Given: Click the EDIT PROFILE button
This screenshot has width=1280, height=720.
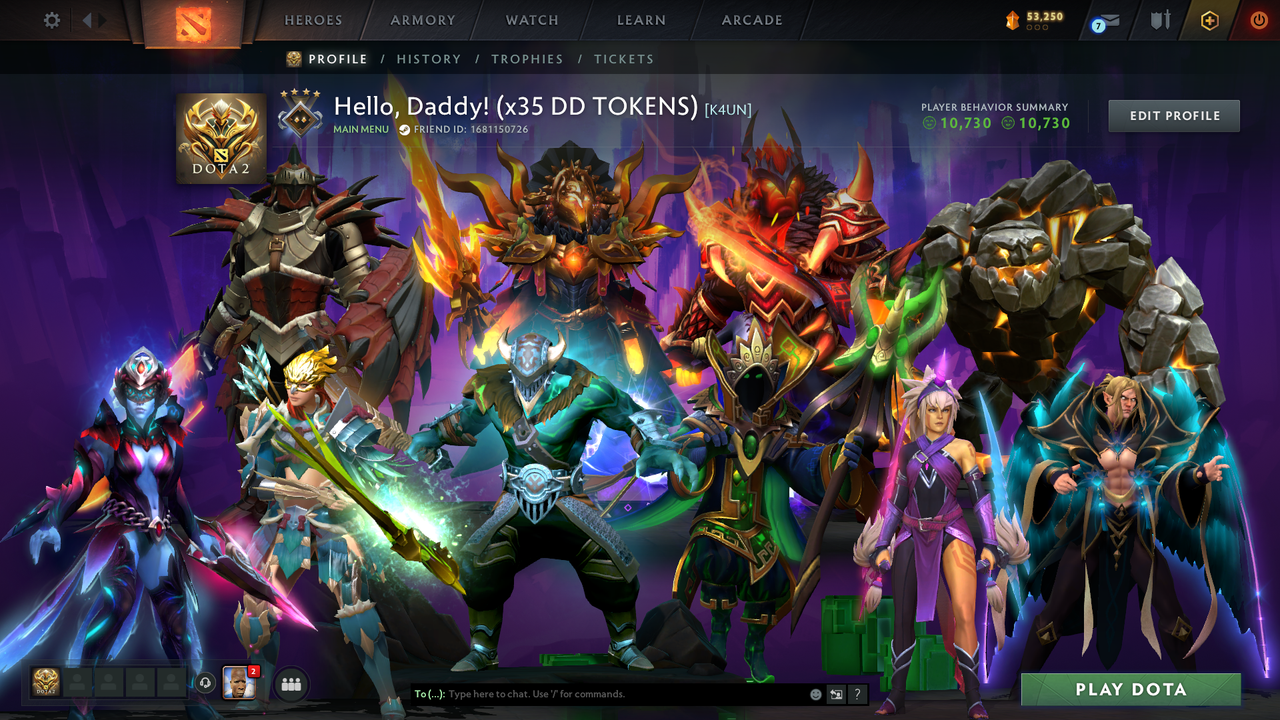Looking at the screenshot, I should (1173, 115).
